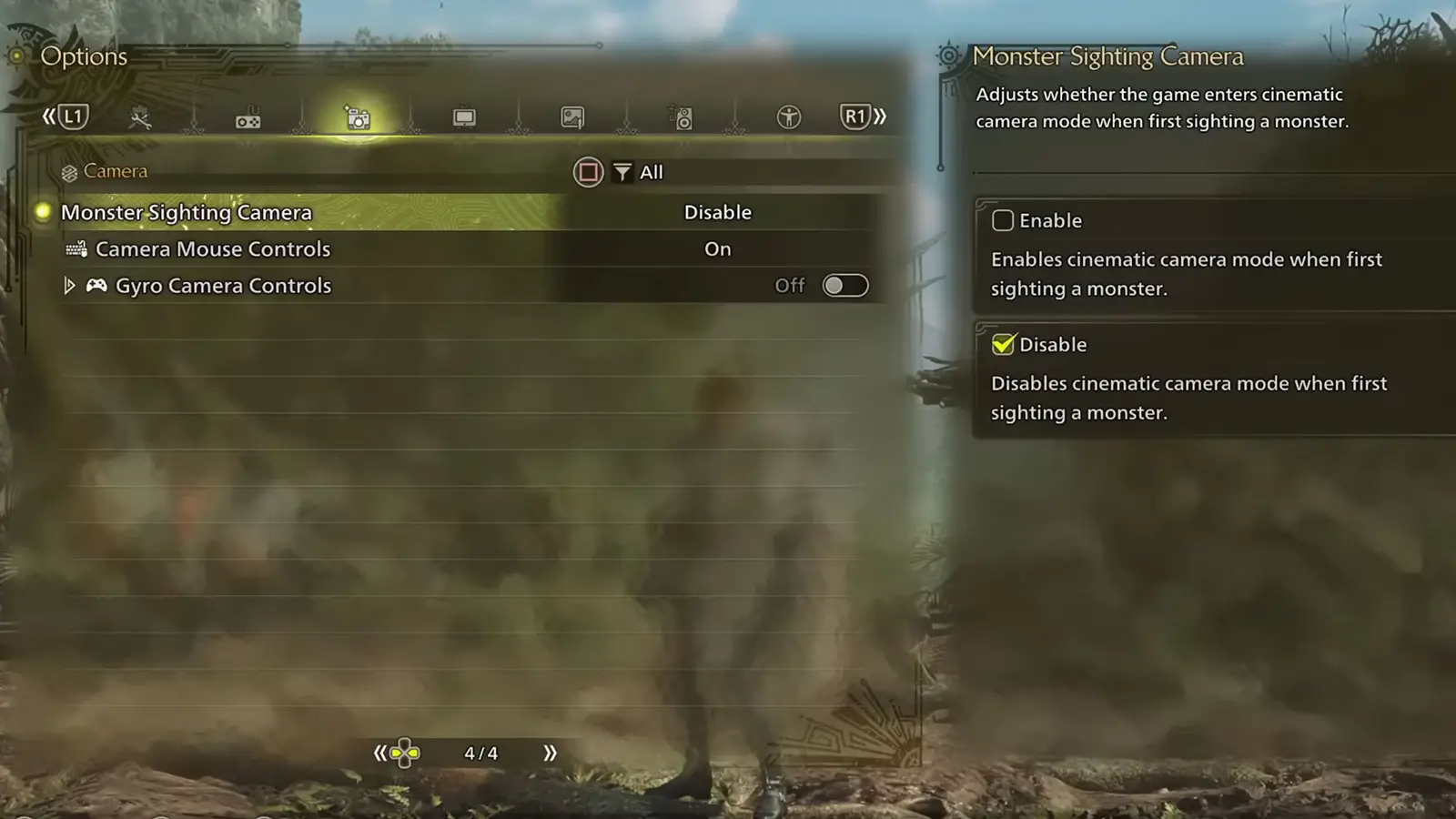The image size is (1456, 819).
Task: Open the Camera settings tab icon
Action: tap(357, 116)
